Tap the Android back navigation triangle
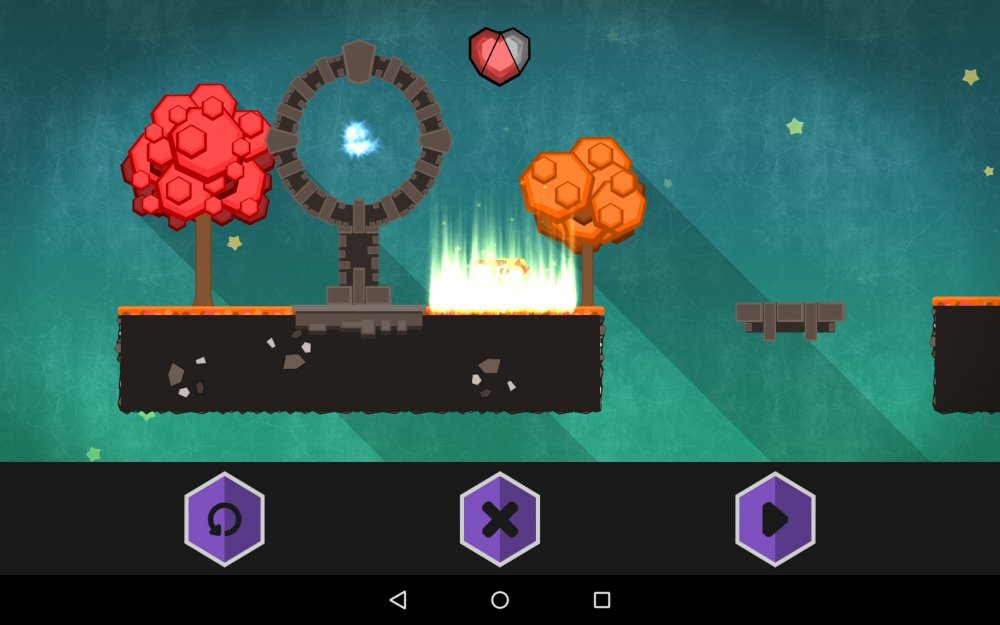The height and width of the screenshot is (625, 1000). (398, 600)
